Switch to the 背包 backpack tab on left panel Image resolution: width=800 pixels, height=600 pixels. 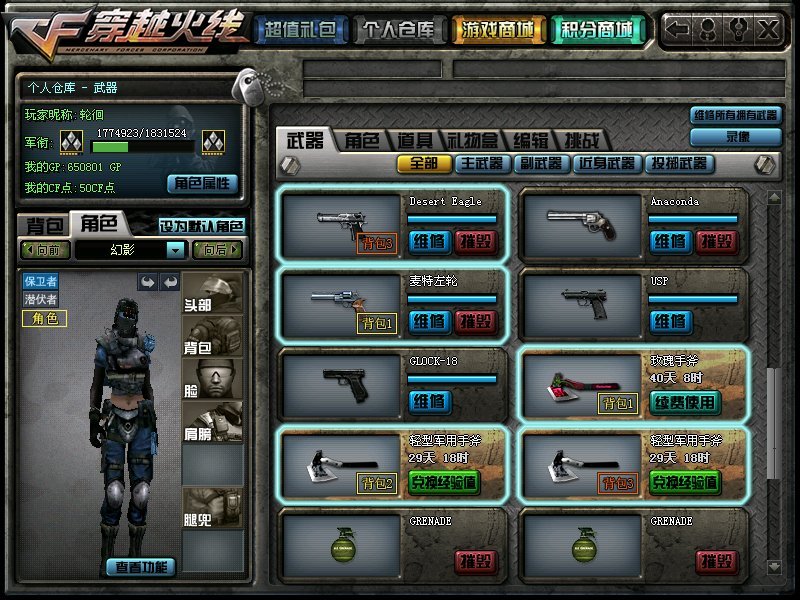point(45,224)
